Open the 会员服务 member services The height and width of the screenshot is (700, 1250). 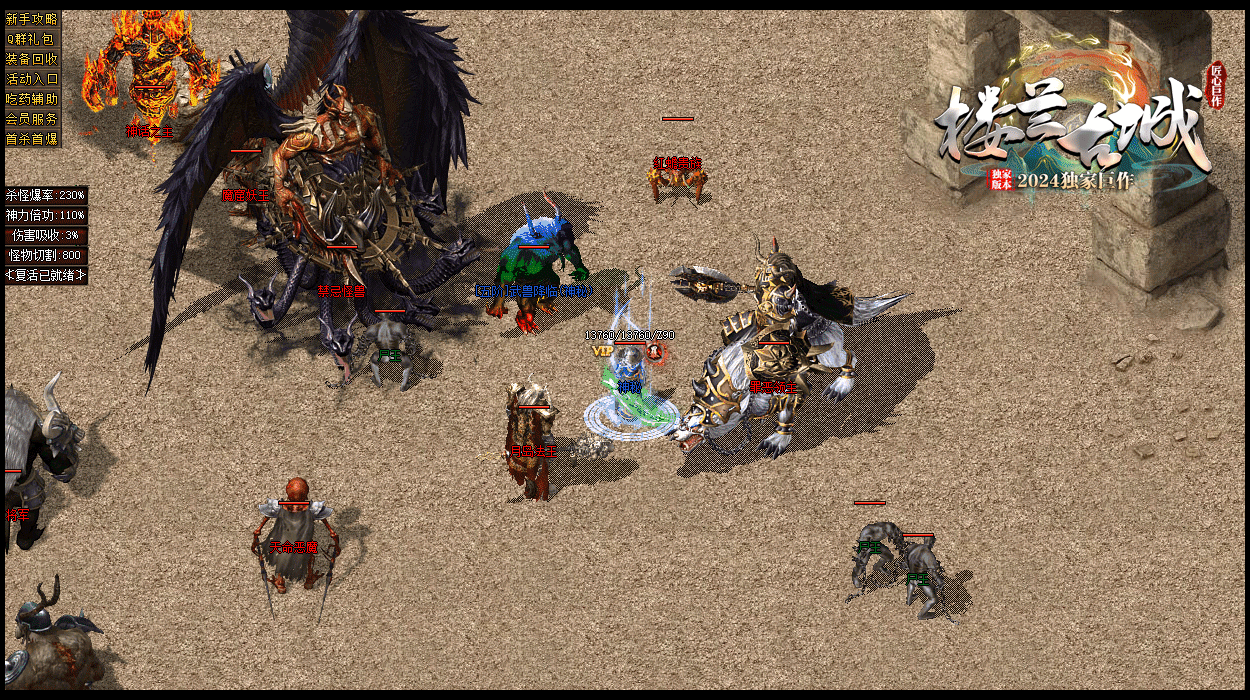tap(32, 119)
